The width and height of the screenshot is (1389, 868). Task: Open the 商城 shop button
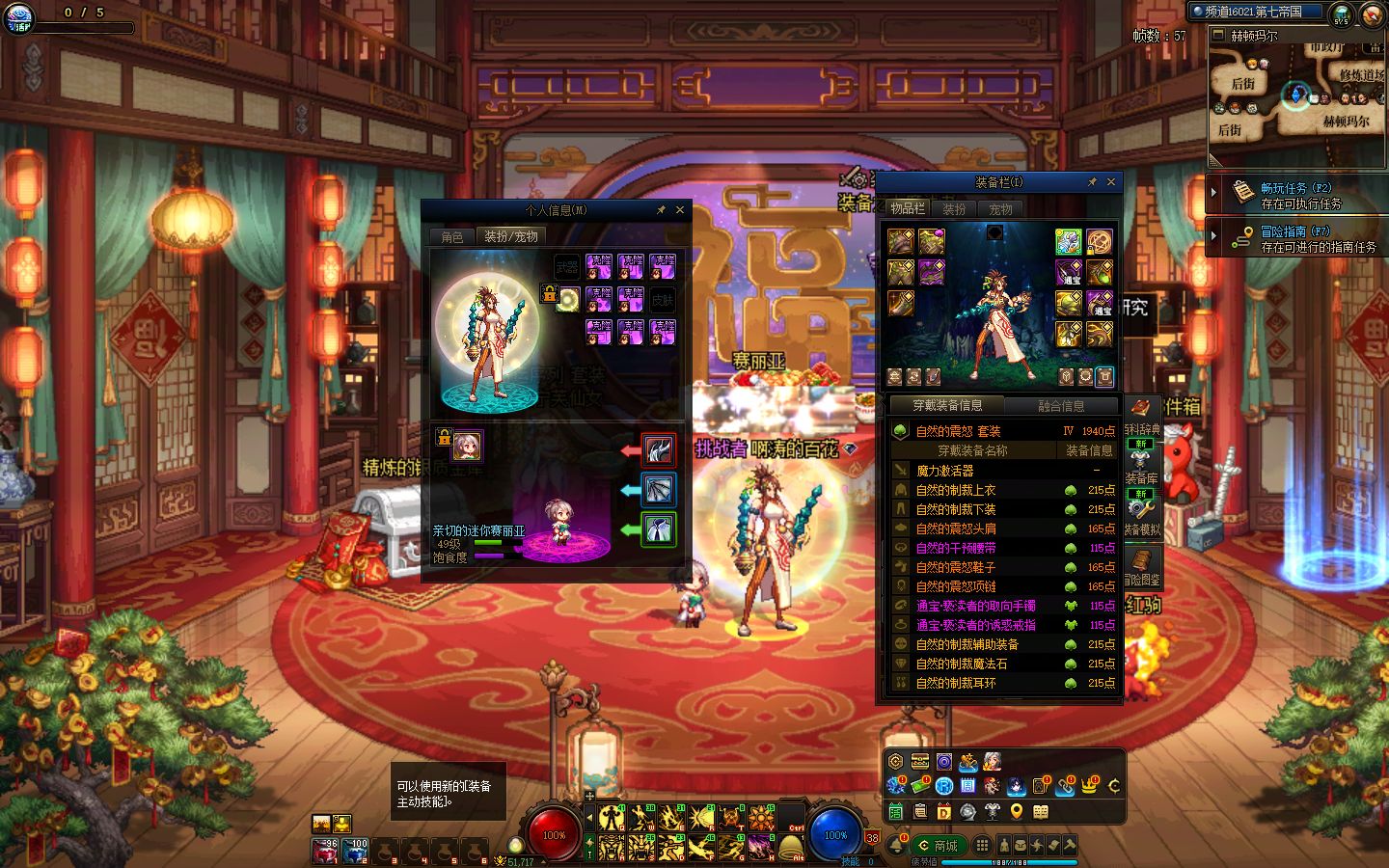[937, 846]
